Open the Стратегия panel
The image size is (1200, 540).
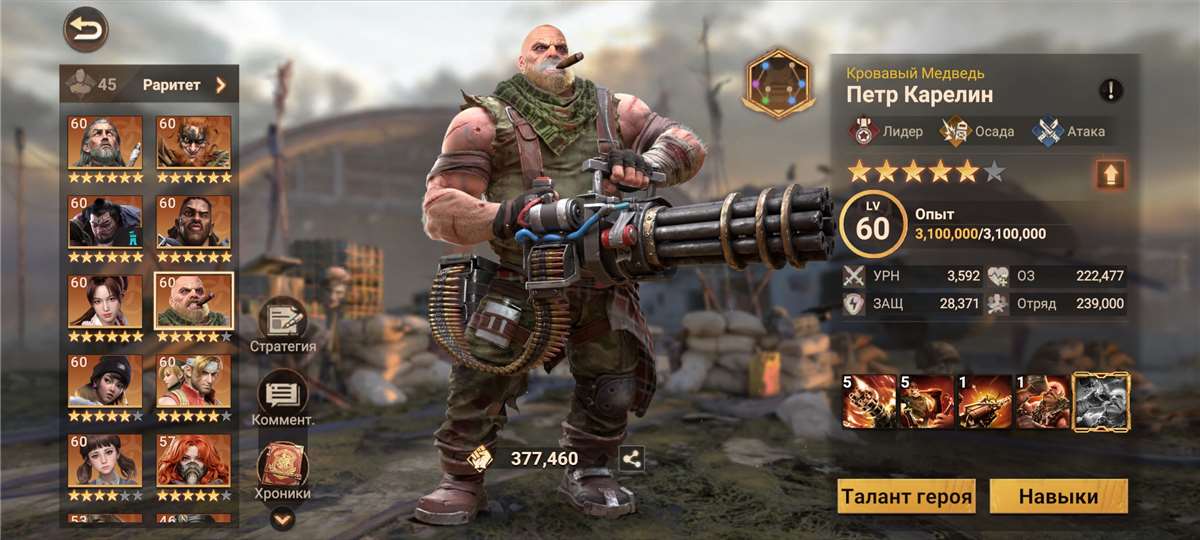(x=283, y=326)
